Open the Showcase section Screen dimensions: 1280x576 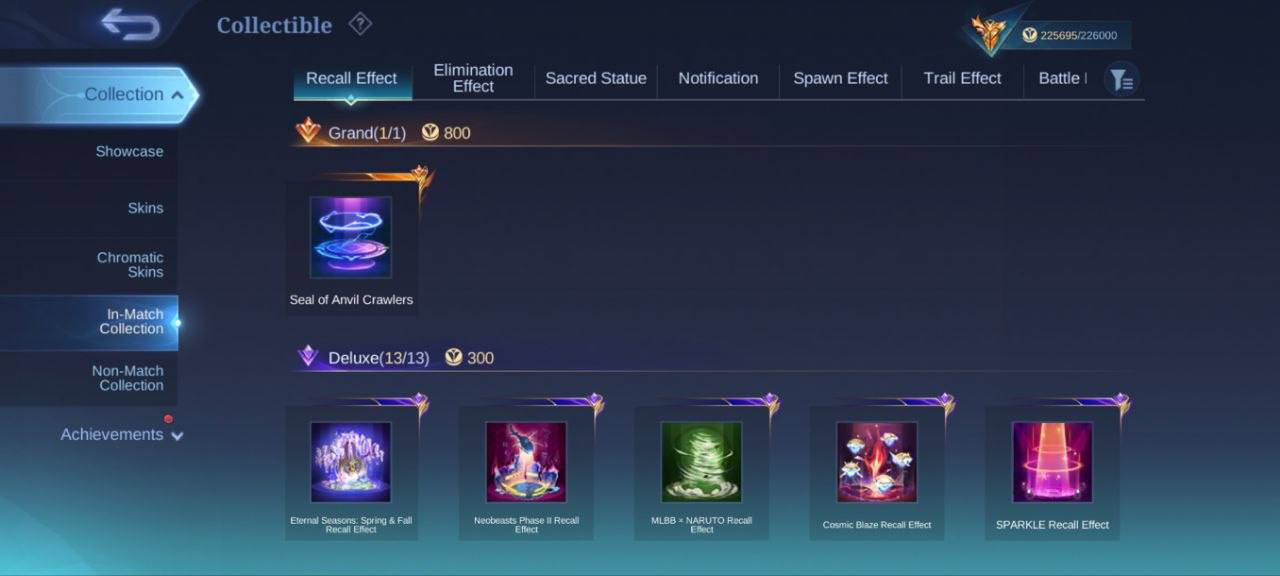pos(129,151)
